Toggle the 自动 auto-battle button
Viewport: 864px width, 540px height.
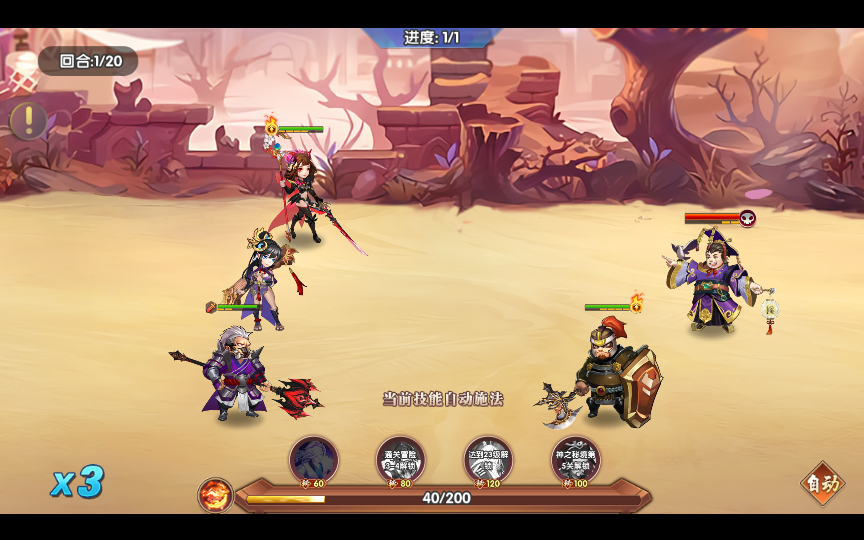(823, 485)
